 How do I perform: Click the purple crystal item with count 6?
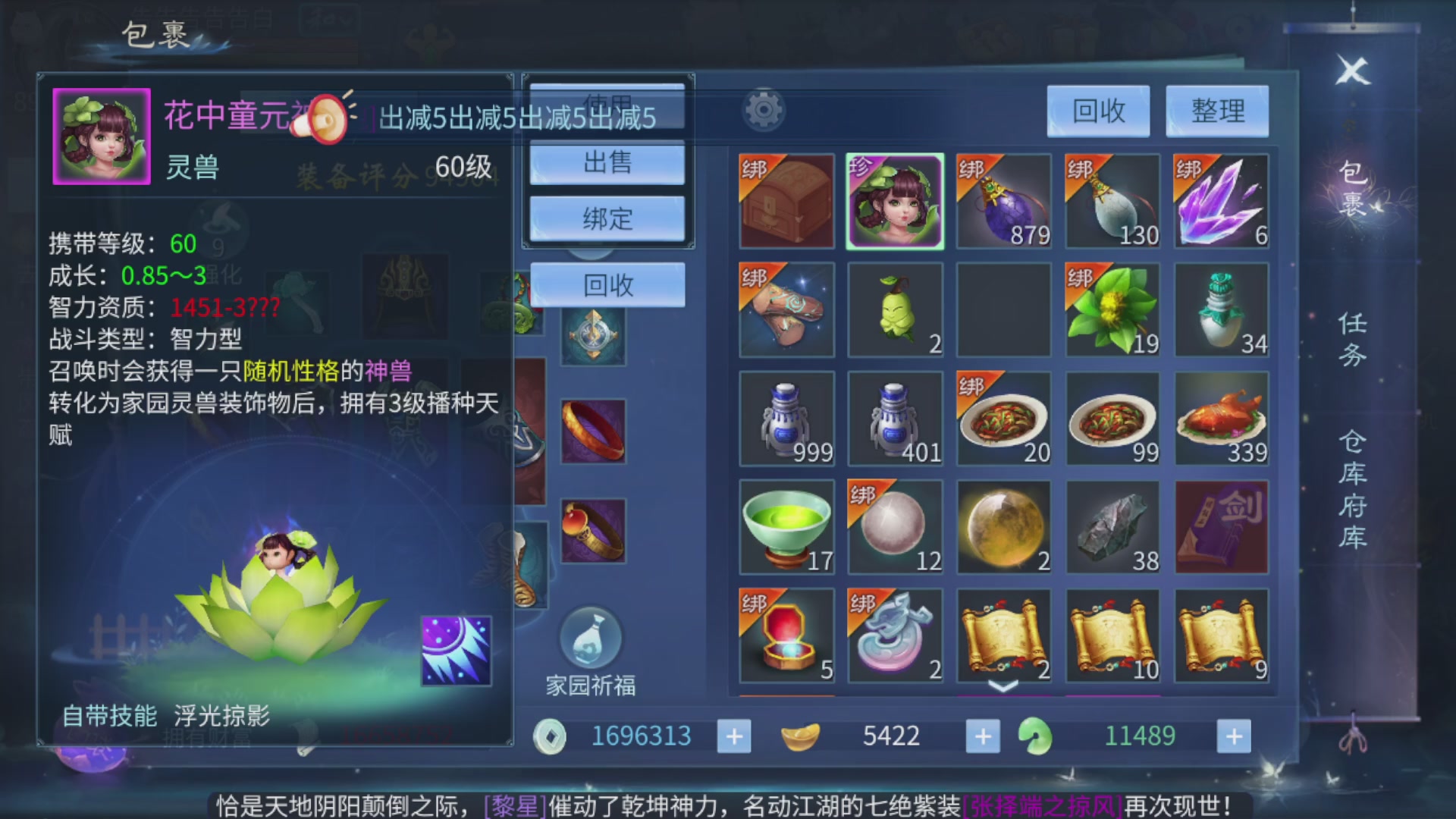point(1221,201)
